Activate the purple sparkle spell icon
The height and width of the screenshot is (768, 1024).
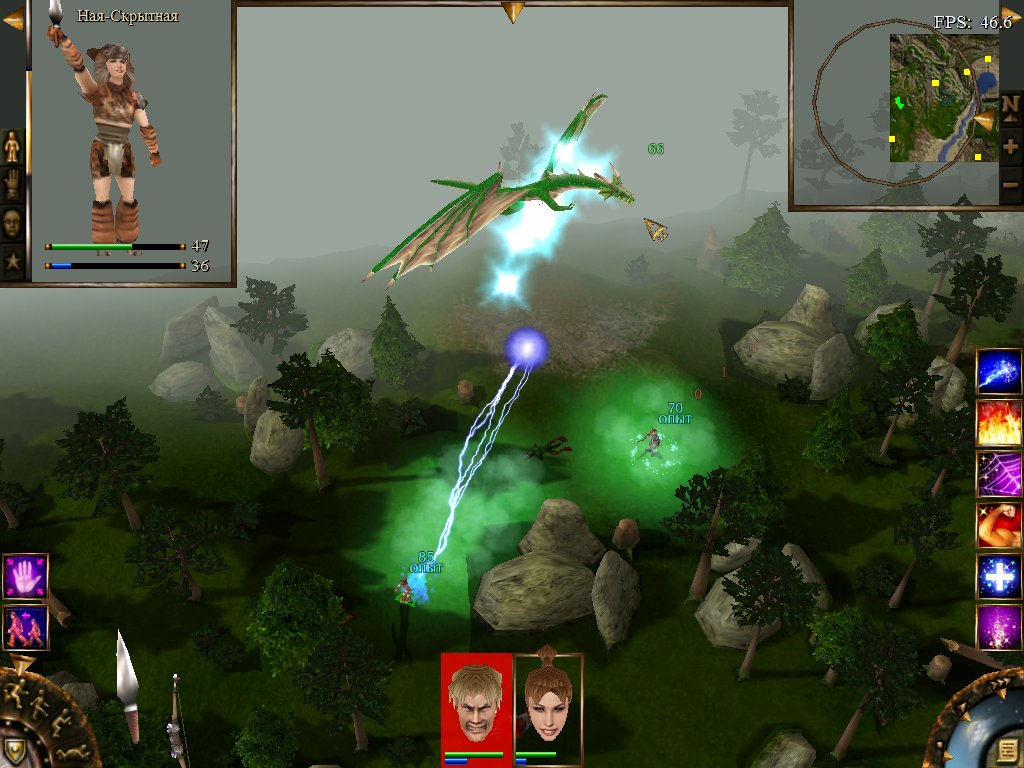[998, 628]
